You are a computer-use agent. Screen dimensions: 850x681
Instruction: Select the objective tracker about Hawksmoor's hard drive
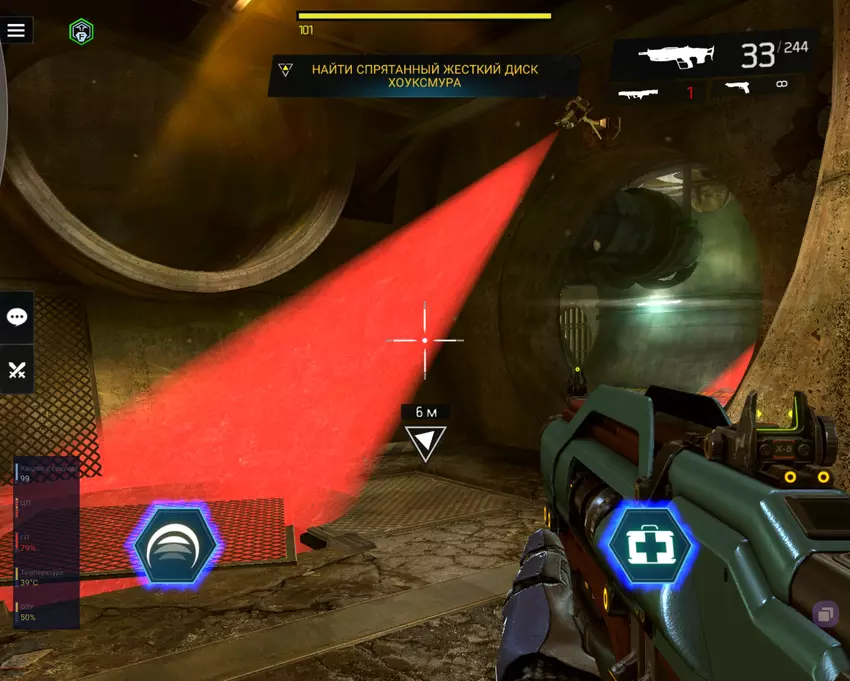424,76
